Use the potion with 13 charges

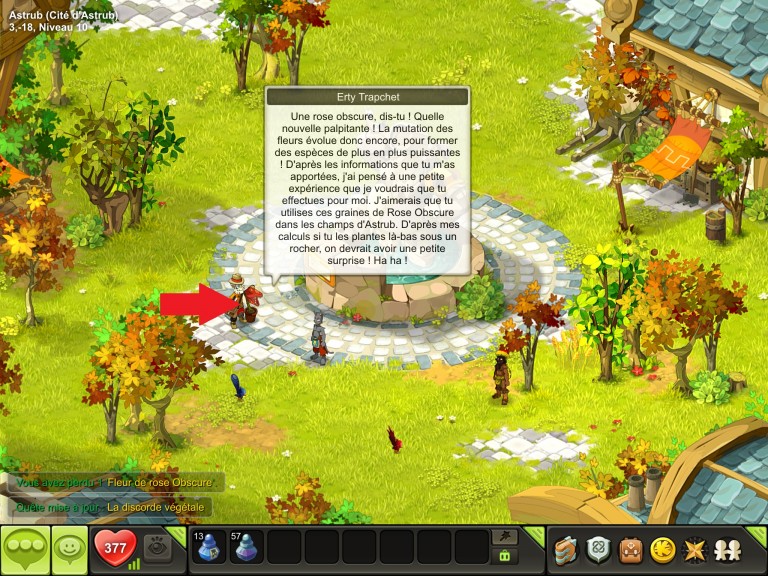pyautogui.click(x=209, y=548)
